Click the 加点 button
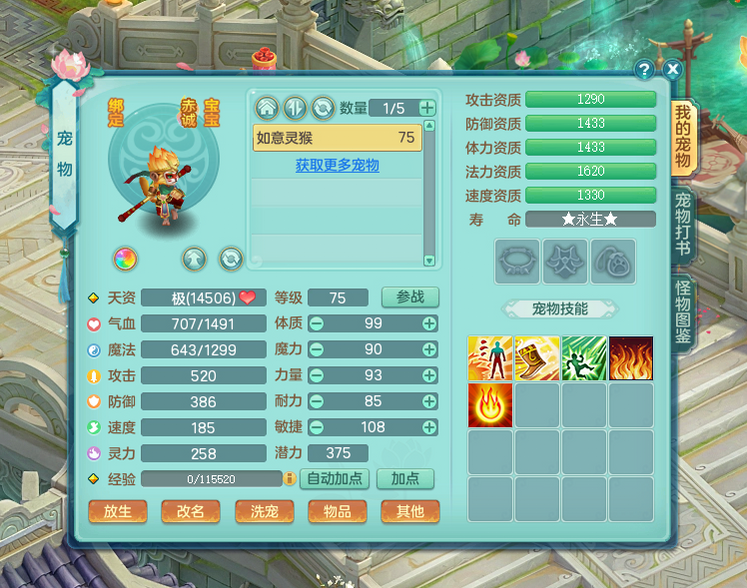 pos(405,479)
